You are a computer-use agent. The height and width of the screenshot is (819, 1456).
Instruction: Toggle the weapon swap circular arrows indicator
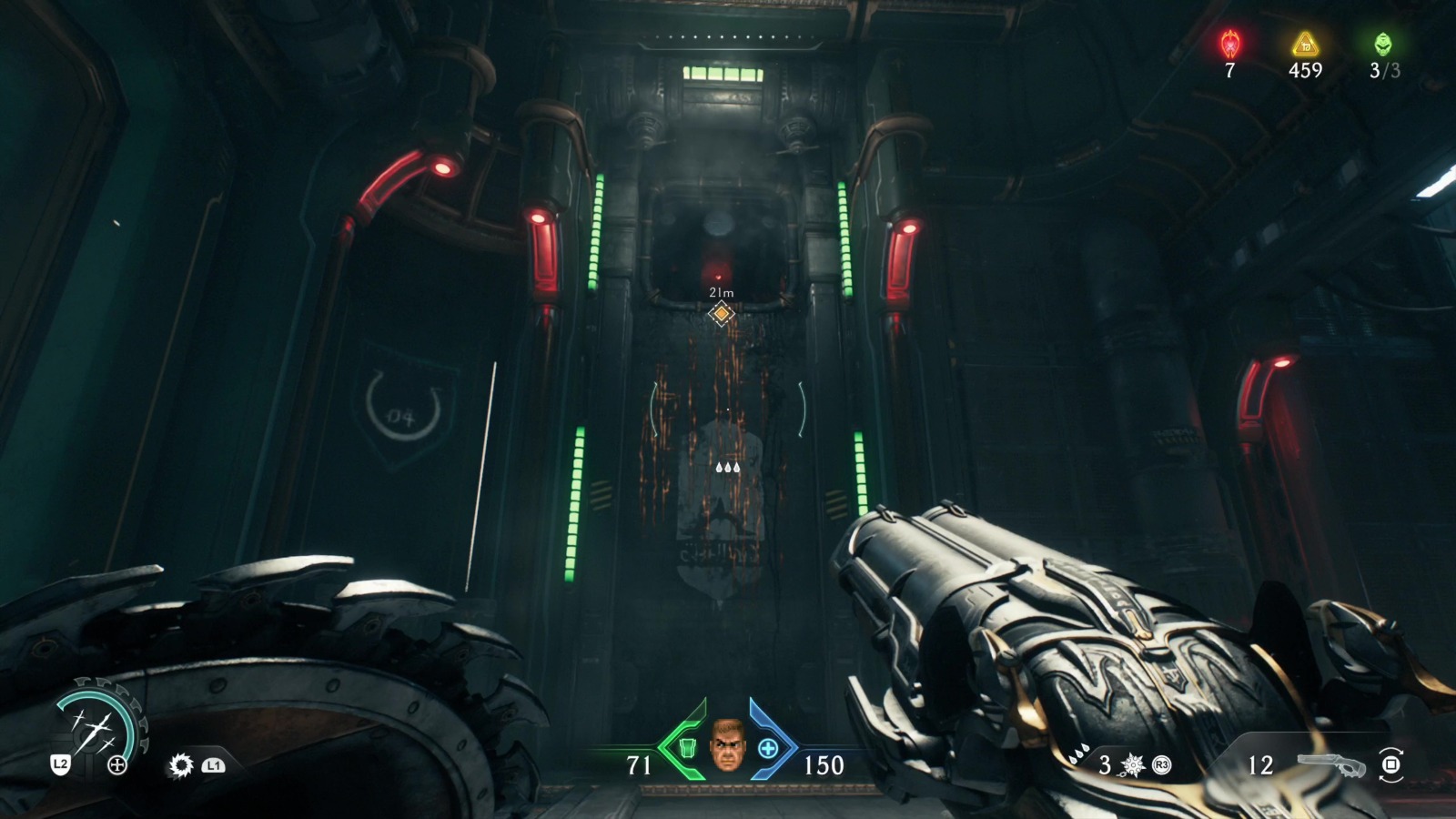coord(1391,766)
